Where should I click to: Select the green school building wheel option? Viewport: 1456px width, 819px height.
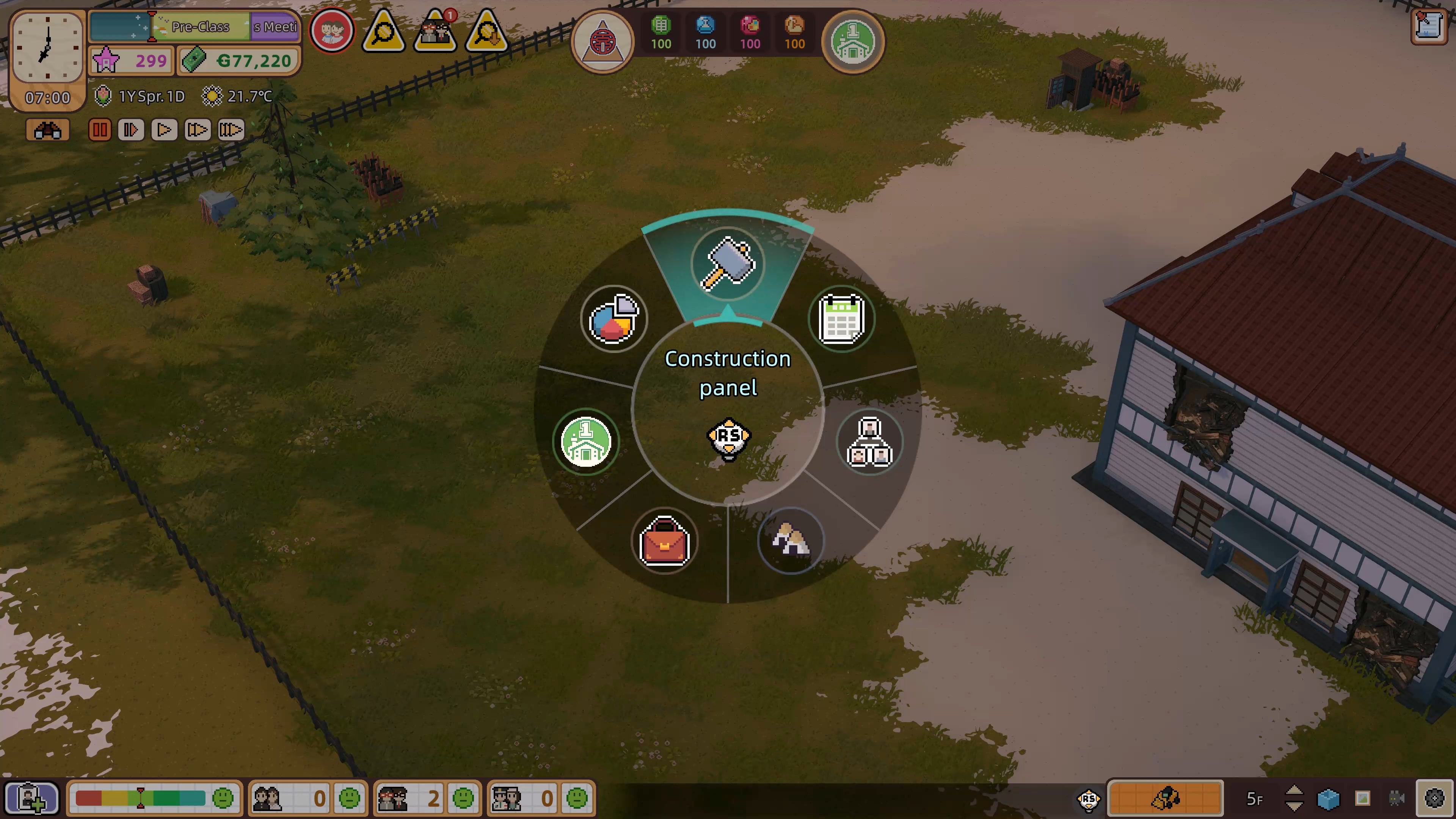[585, 442]
